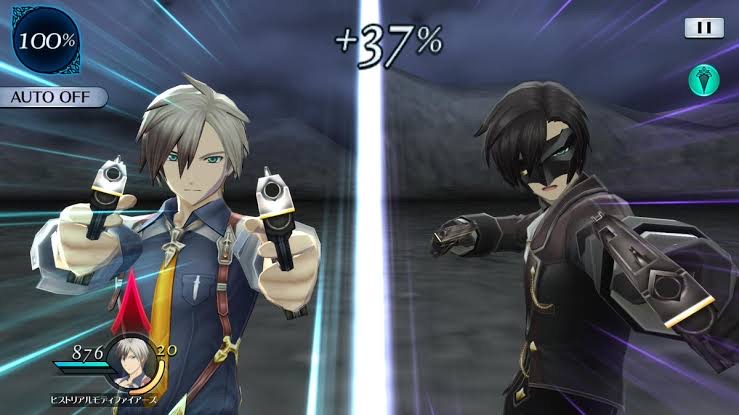Viewport: 739px width, 415px height.
Task: Tap the 100% gauge emblem
Action: pos(46,42)
